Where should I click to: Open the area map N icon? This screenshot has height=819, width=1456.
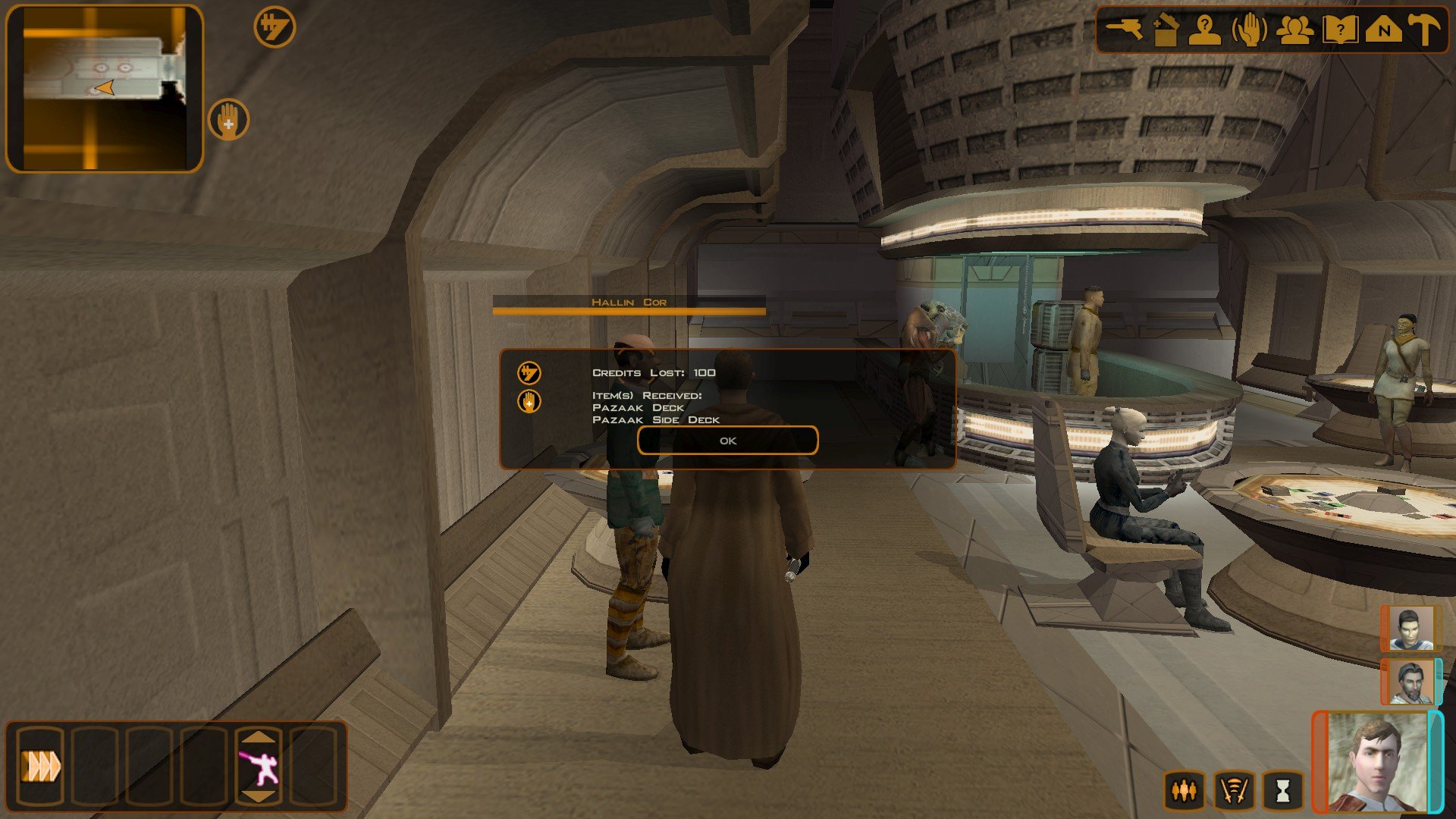(x=1383, y=30)
